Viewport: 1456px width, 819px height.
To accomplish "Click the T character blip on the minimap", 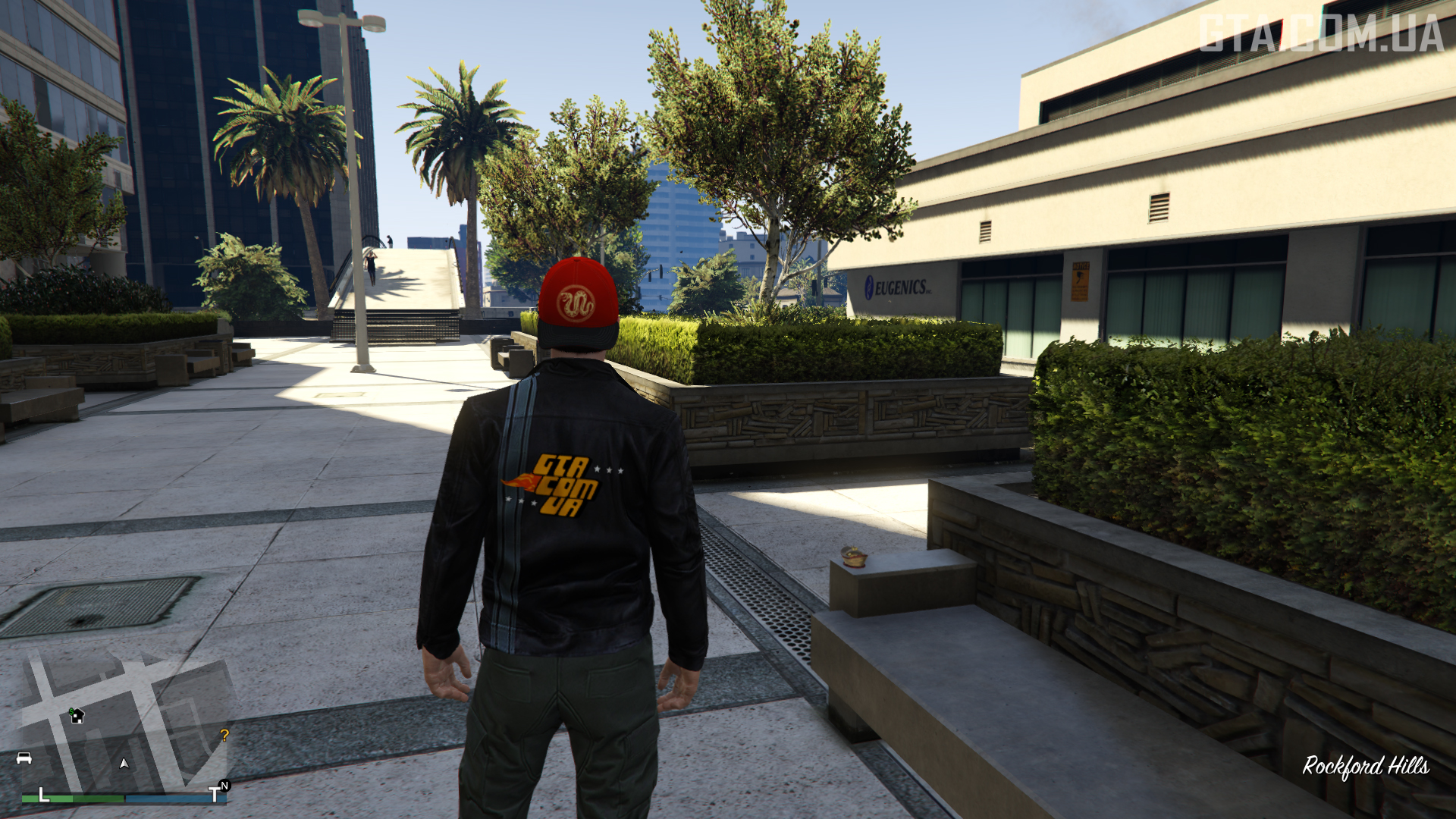I will 214,795.
